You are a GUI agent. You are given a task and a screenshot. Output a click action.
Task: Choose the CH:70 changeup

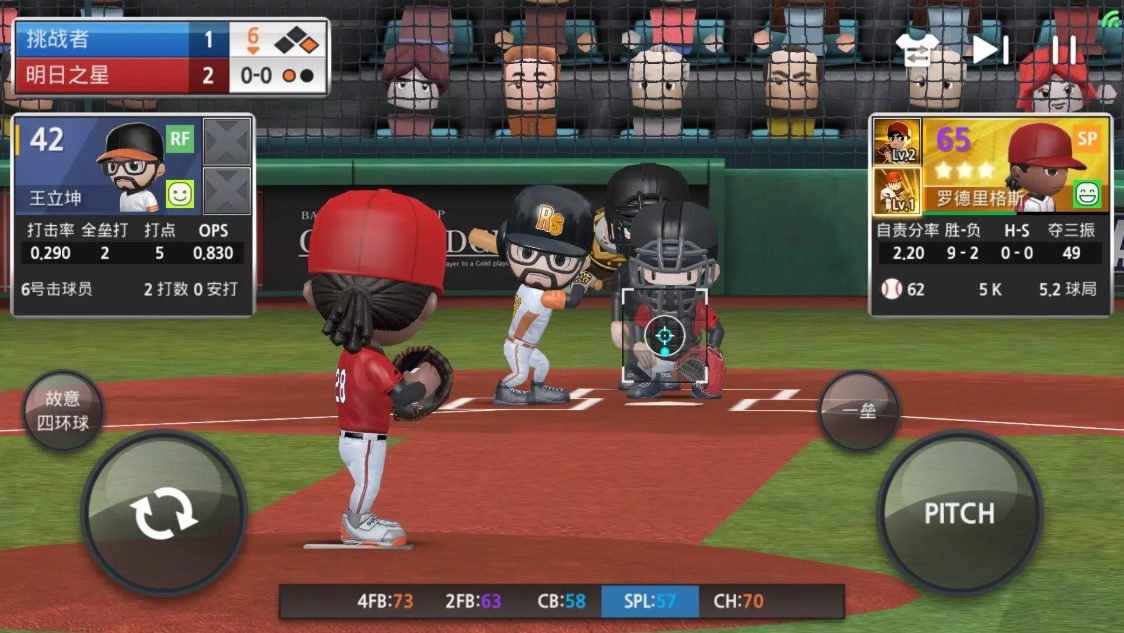click(738, 601)
